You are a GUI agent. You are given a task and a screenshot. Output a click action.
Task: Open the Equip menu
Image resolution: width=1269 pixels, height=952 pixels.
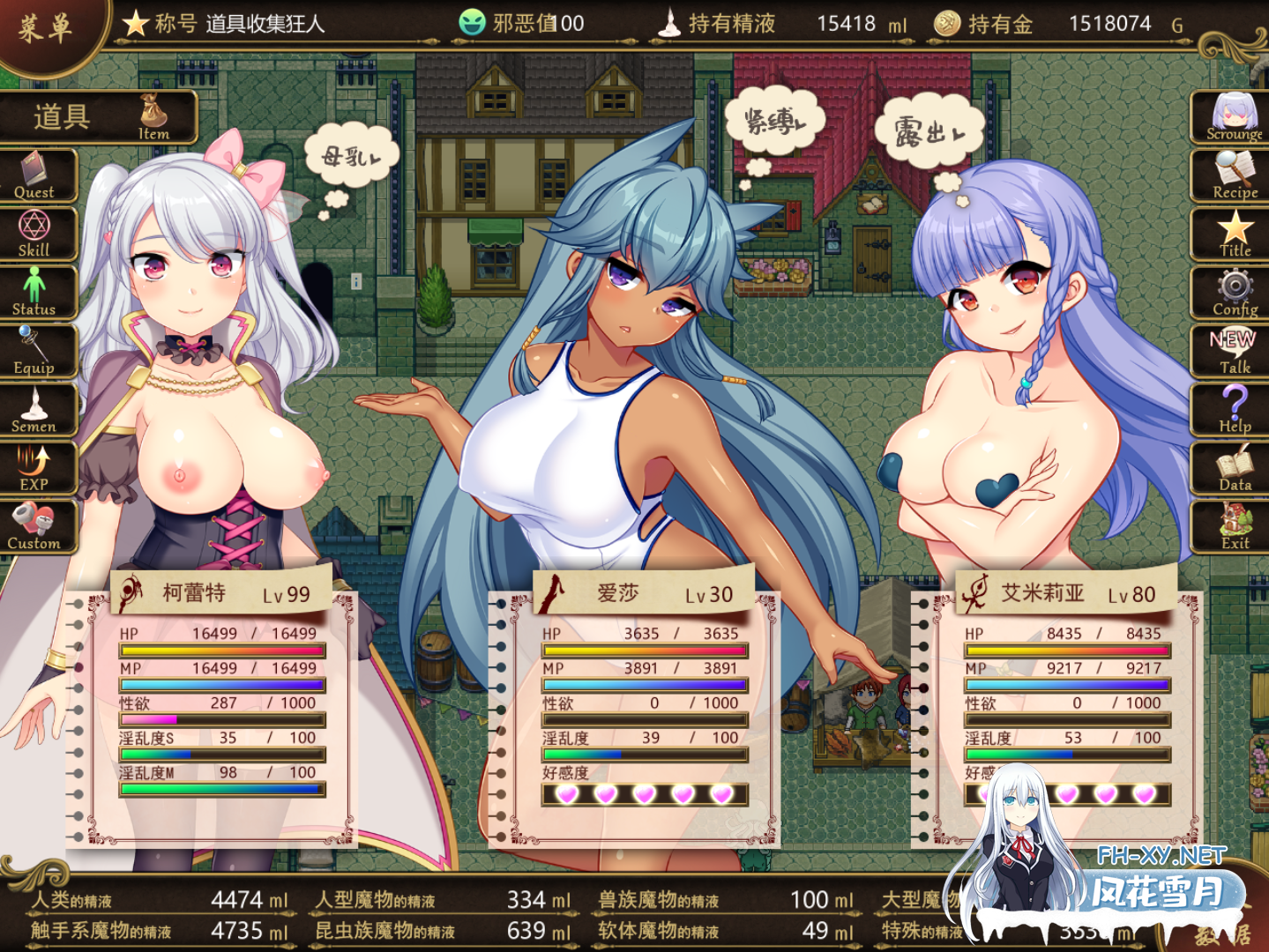pyautogui.click(x=35, y=352)
